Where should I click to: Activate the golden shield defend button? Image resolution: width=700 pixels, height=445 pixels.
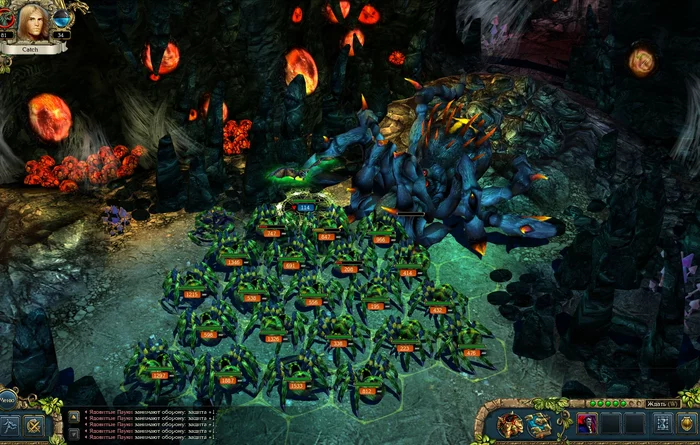click(x=688, y=424)
